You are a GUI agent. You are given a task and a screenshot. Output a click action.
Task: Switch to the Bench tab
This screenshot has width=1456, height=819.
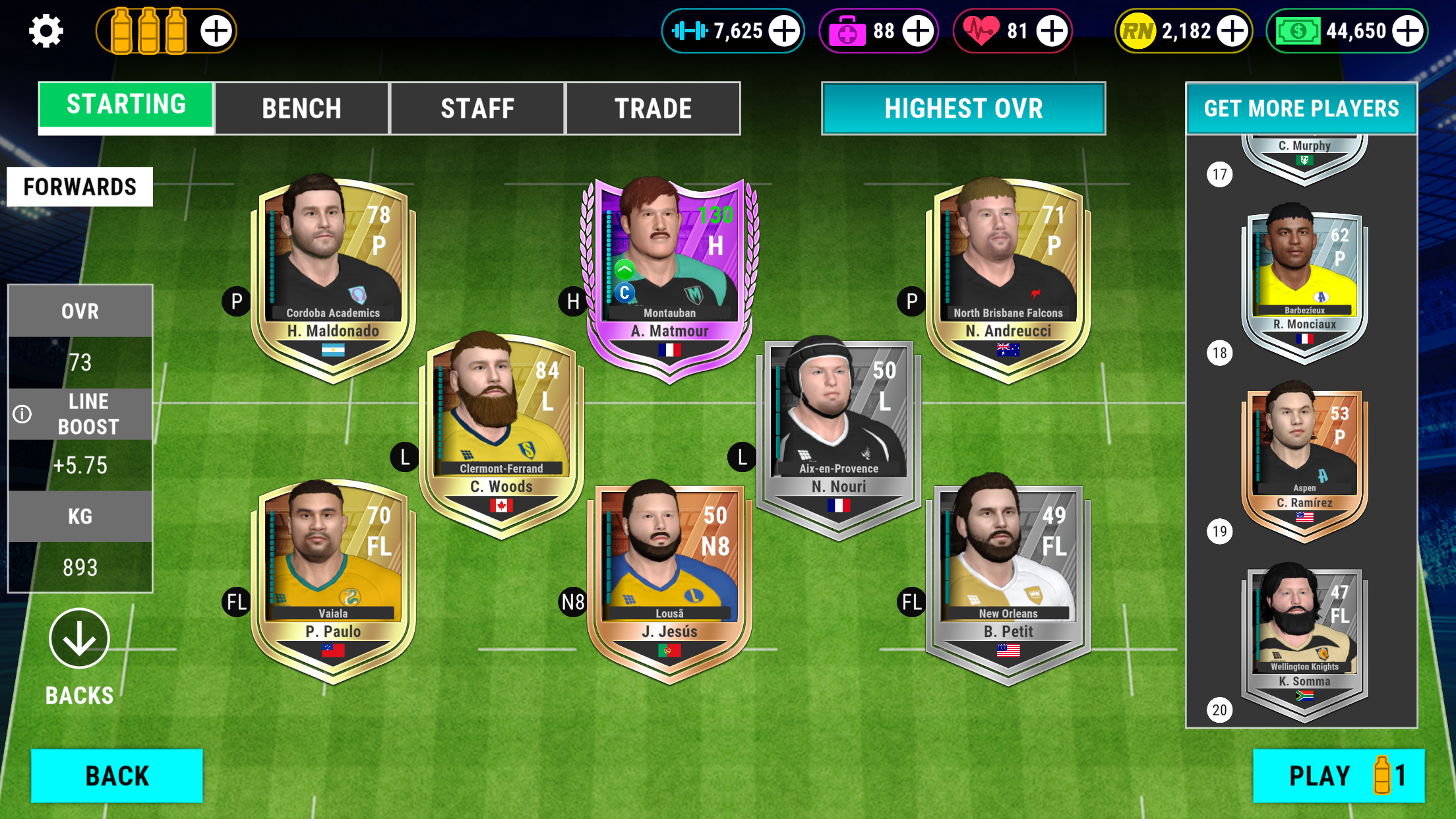click(x=301, y=109)
